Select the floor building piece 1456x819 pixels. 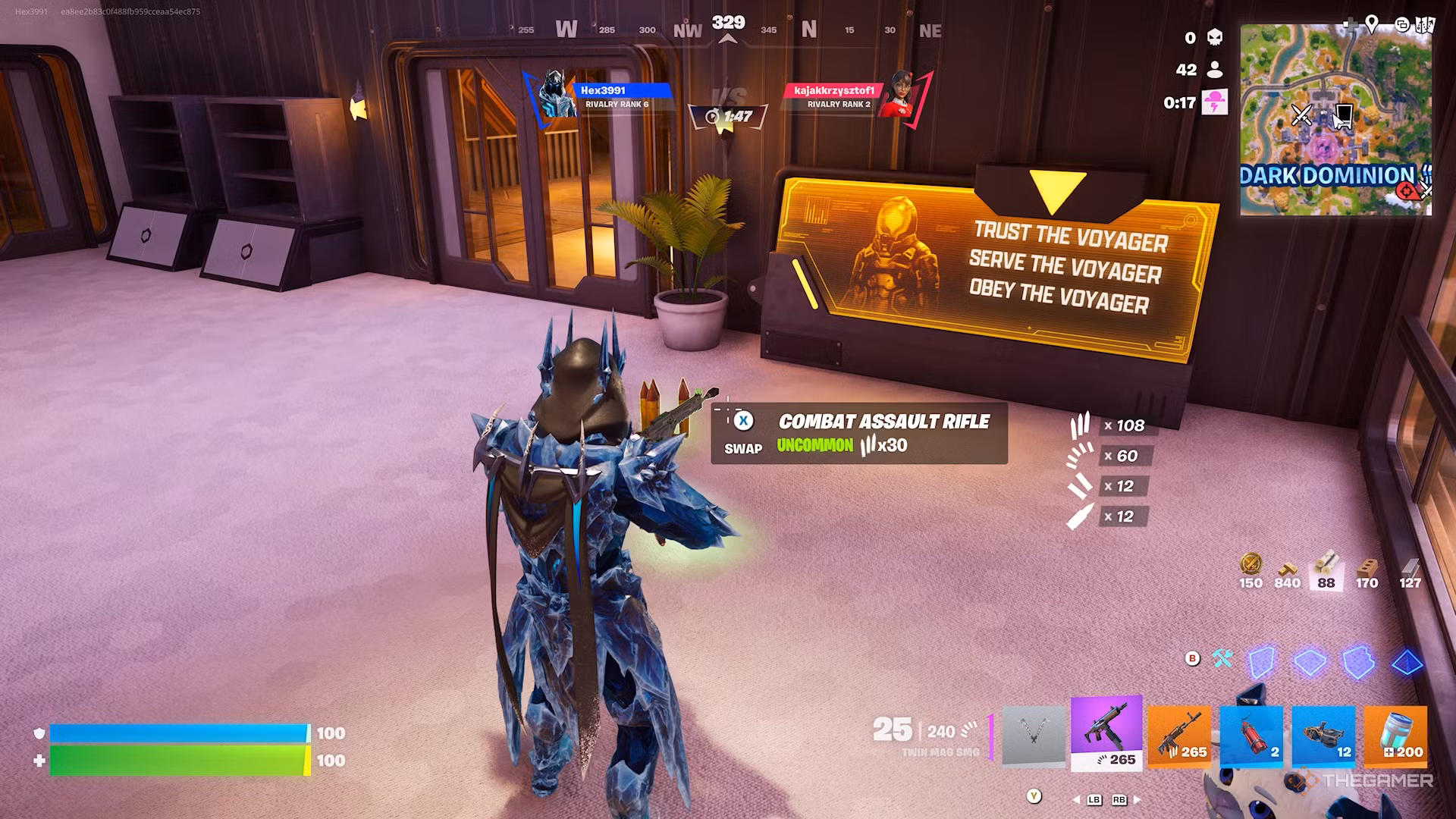tap(1310, 662)
